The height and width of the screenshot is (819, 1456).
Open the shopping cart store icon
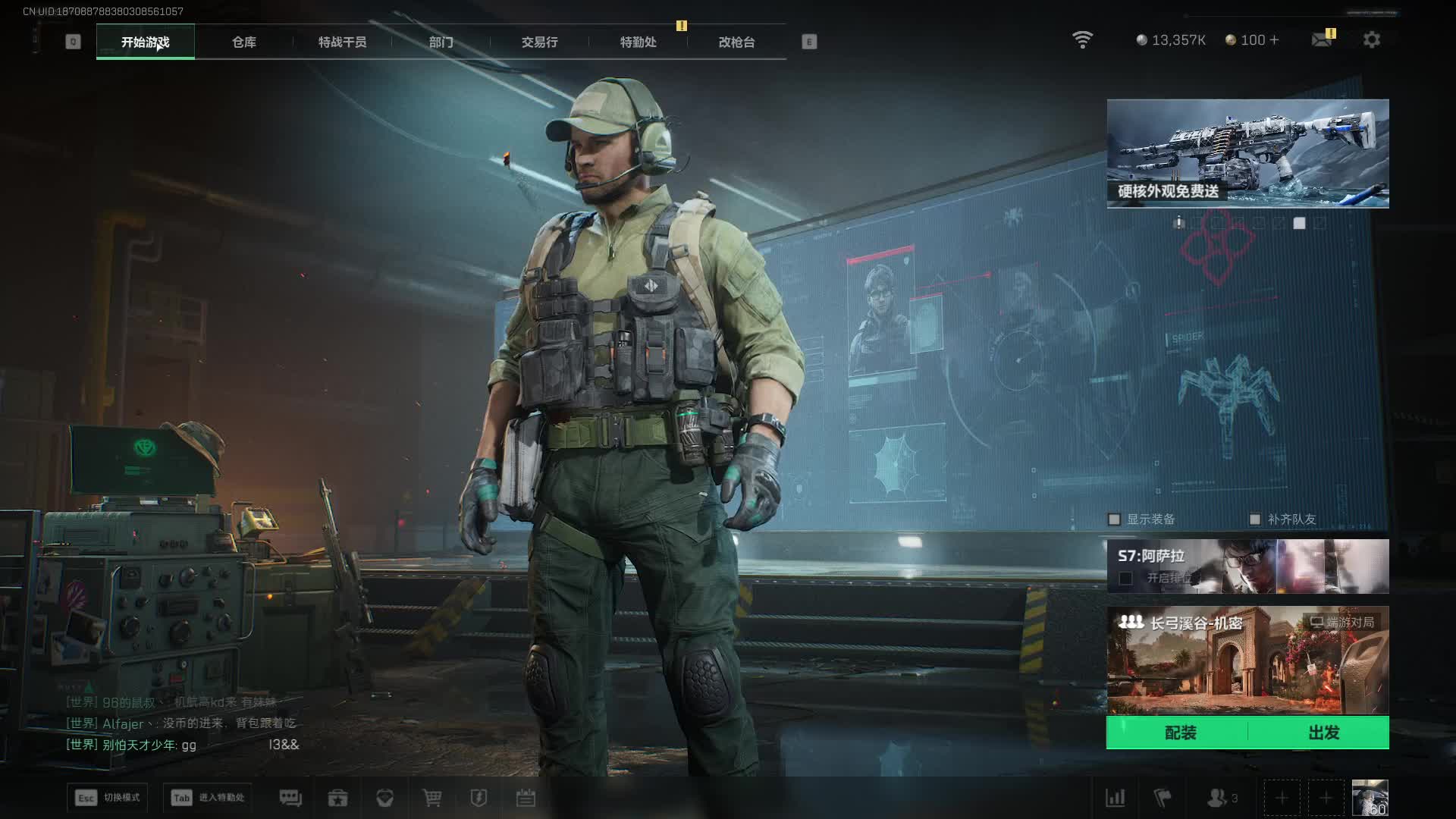[x=431, y=798]
